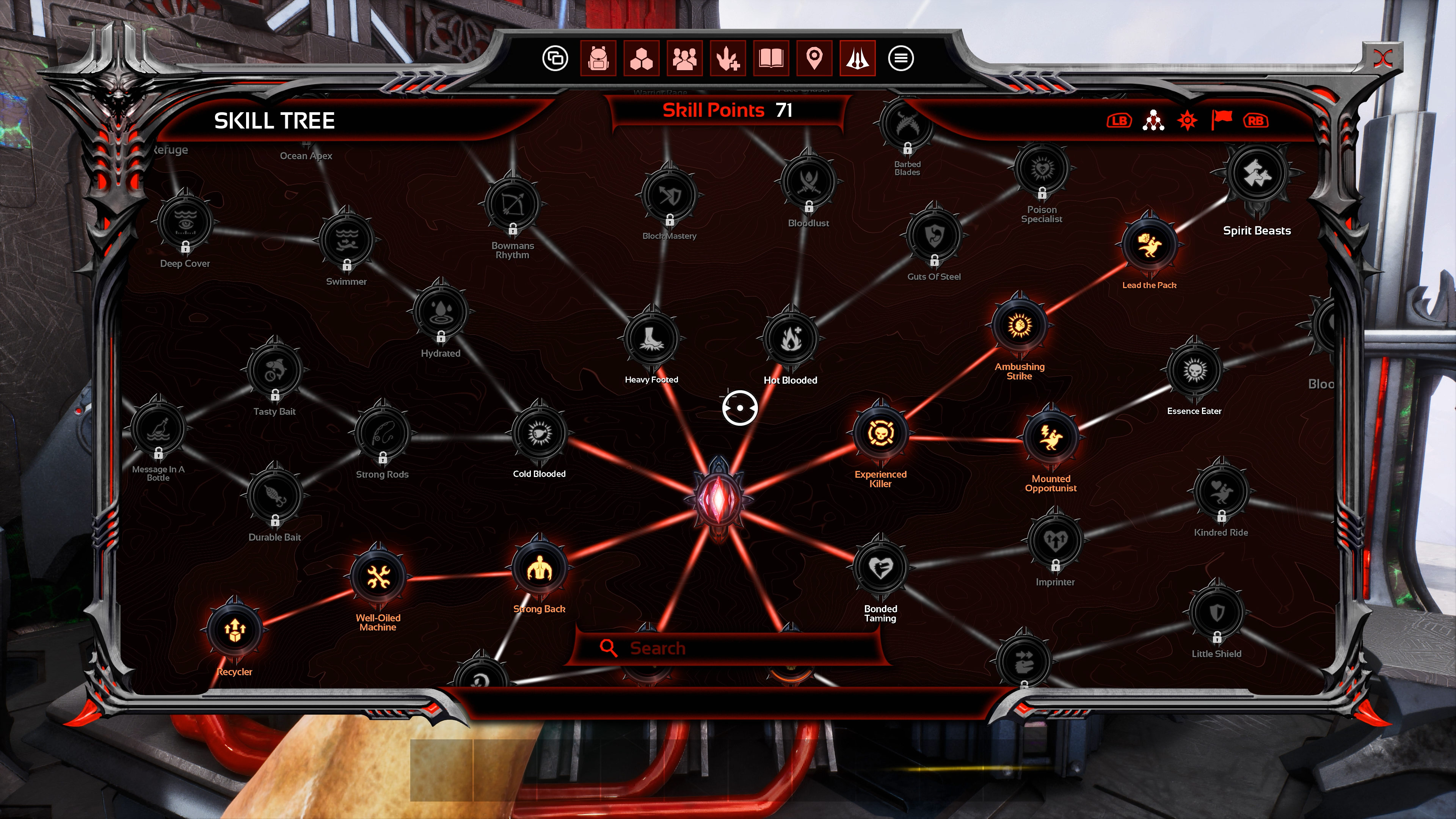
Task: Select the Ambushing Strike skill node
Action: tap(1019, 326)
